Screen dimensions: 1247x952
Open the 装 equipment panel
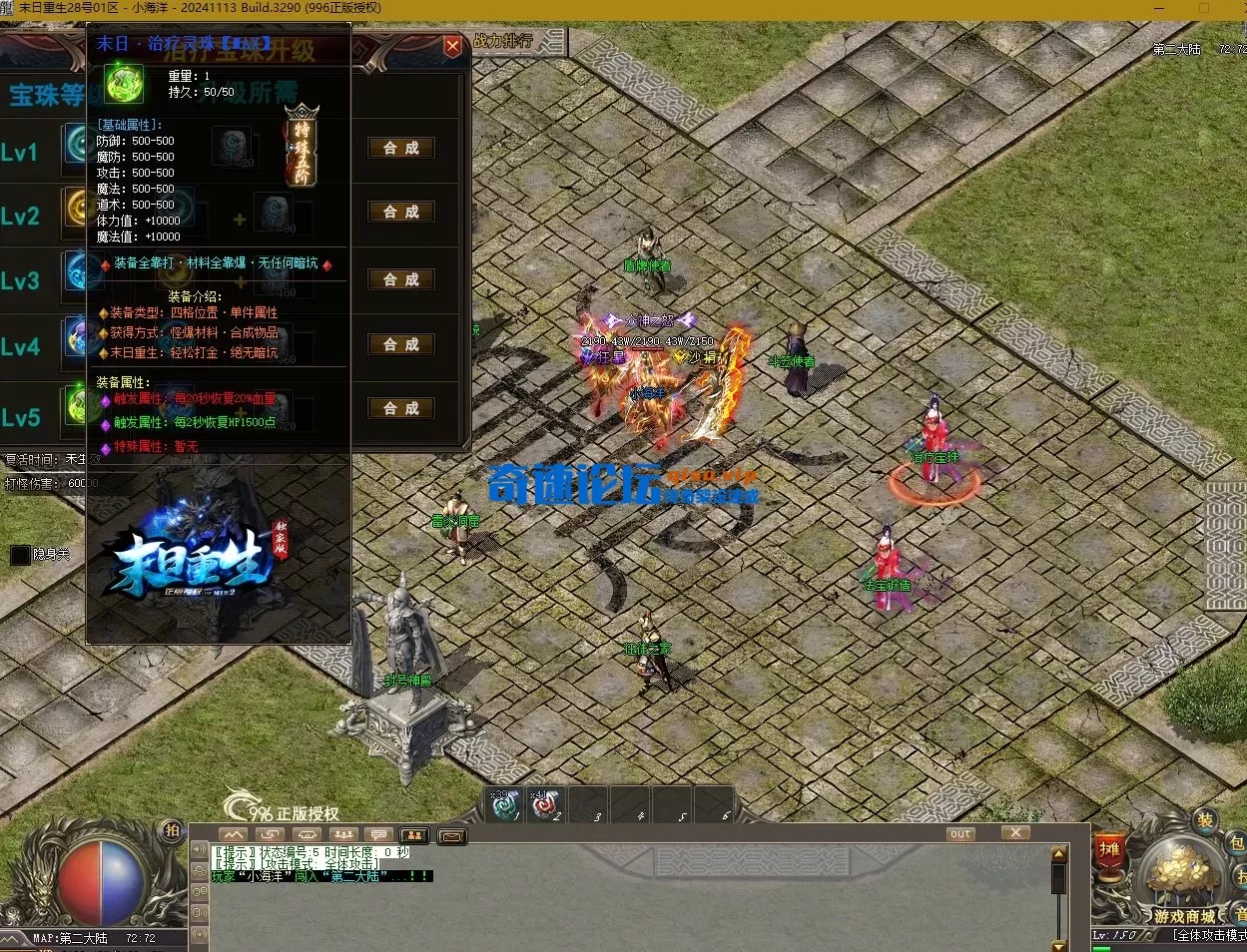click(x=1205, y=820)
